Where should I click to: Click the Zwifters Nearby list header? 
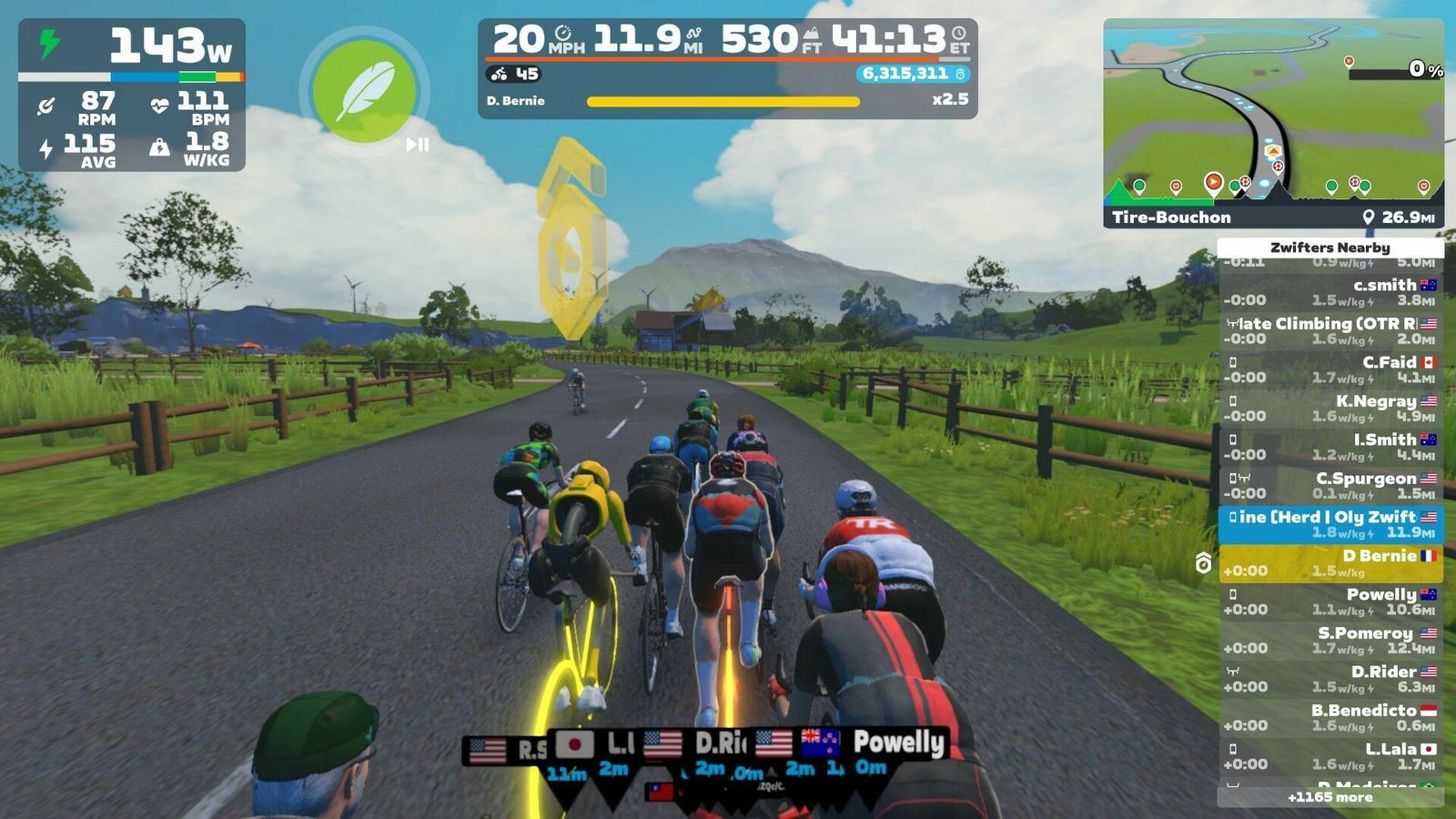(x=1330, y=248)
